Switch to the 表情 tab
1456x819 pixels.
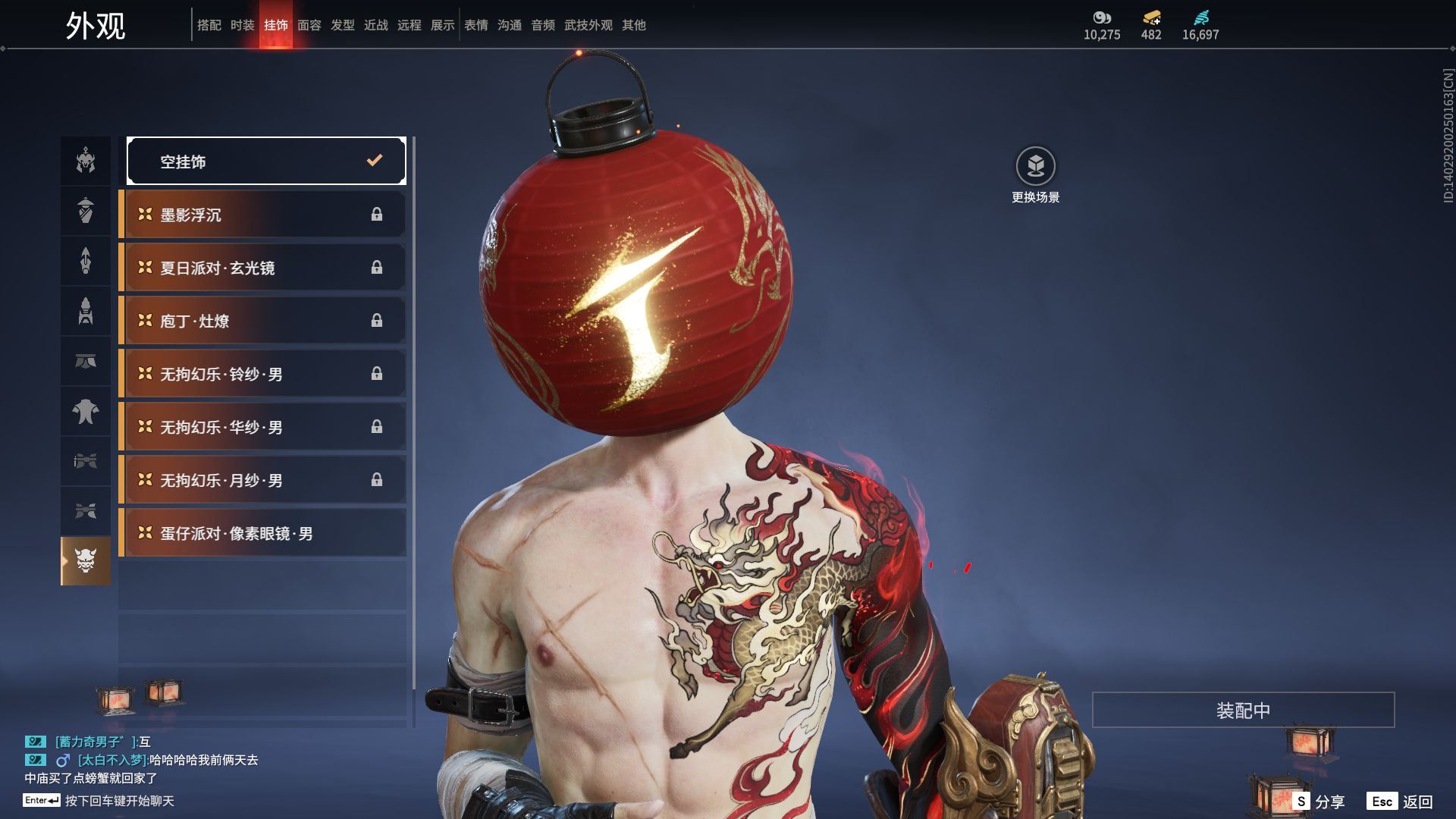(x=476, y=25)
